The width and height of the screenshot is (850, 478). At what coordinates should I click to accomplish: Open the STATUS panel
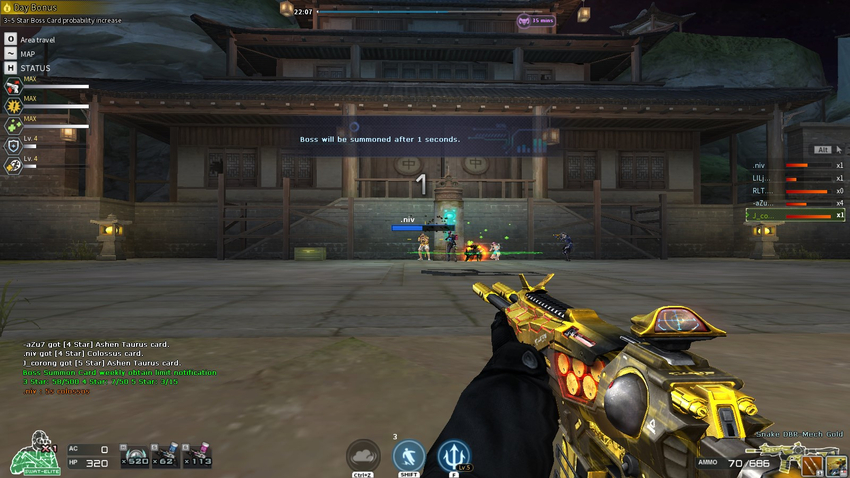[x=11, y=68]
